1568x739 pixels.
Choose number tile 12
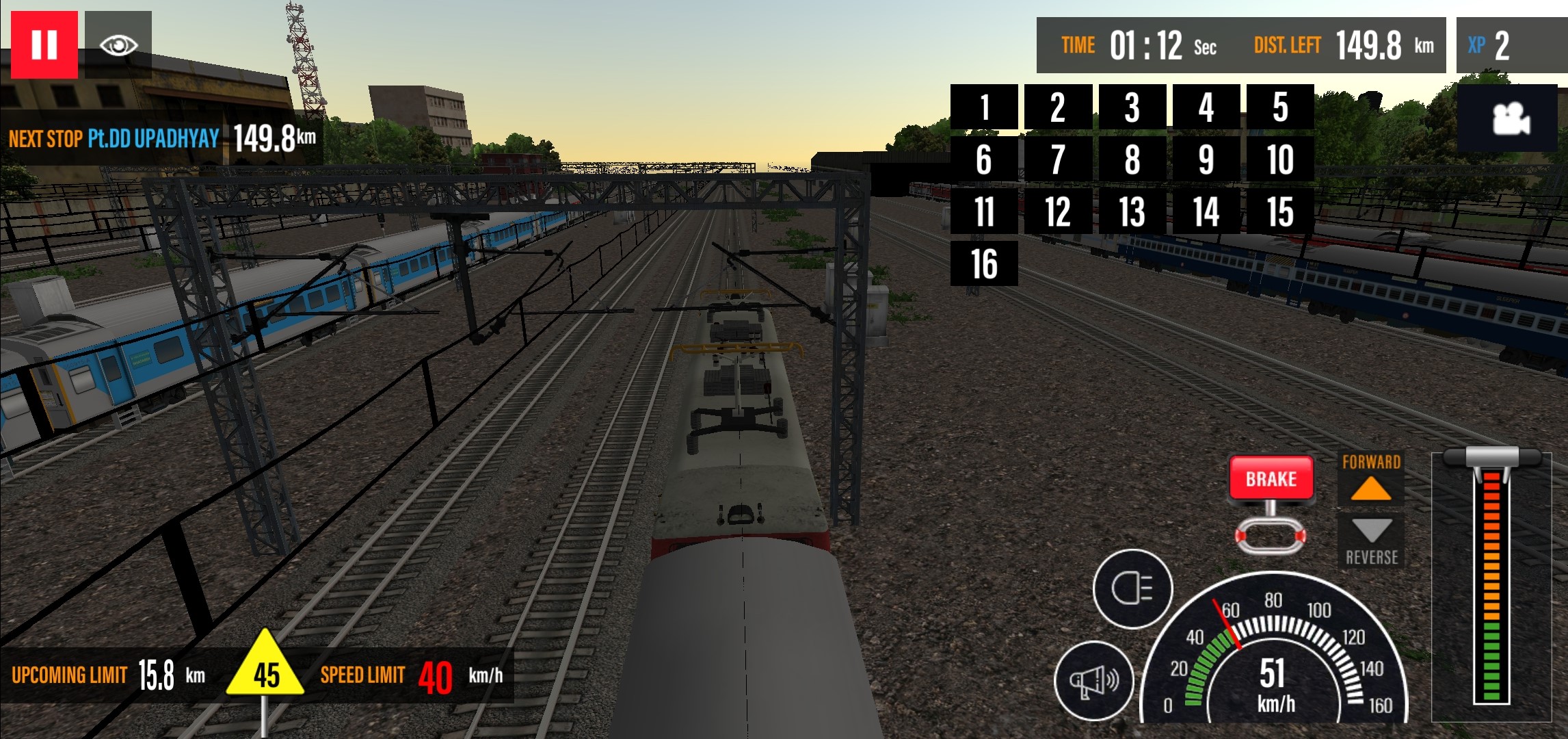point(1058,211)
